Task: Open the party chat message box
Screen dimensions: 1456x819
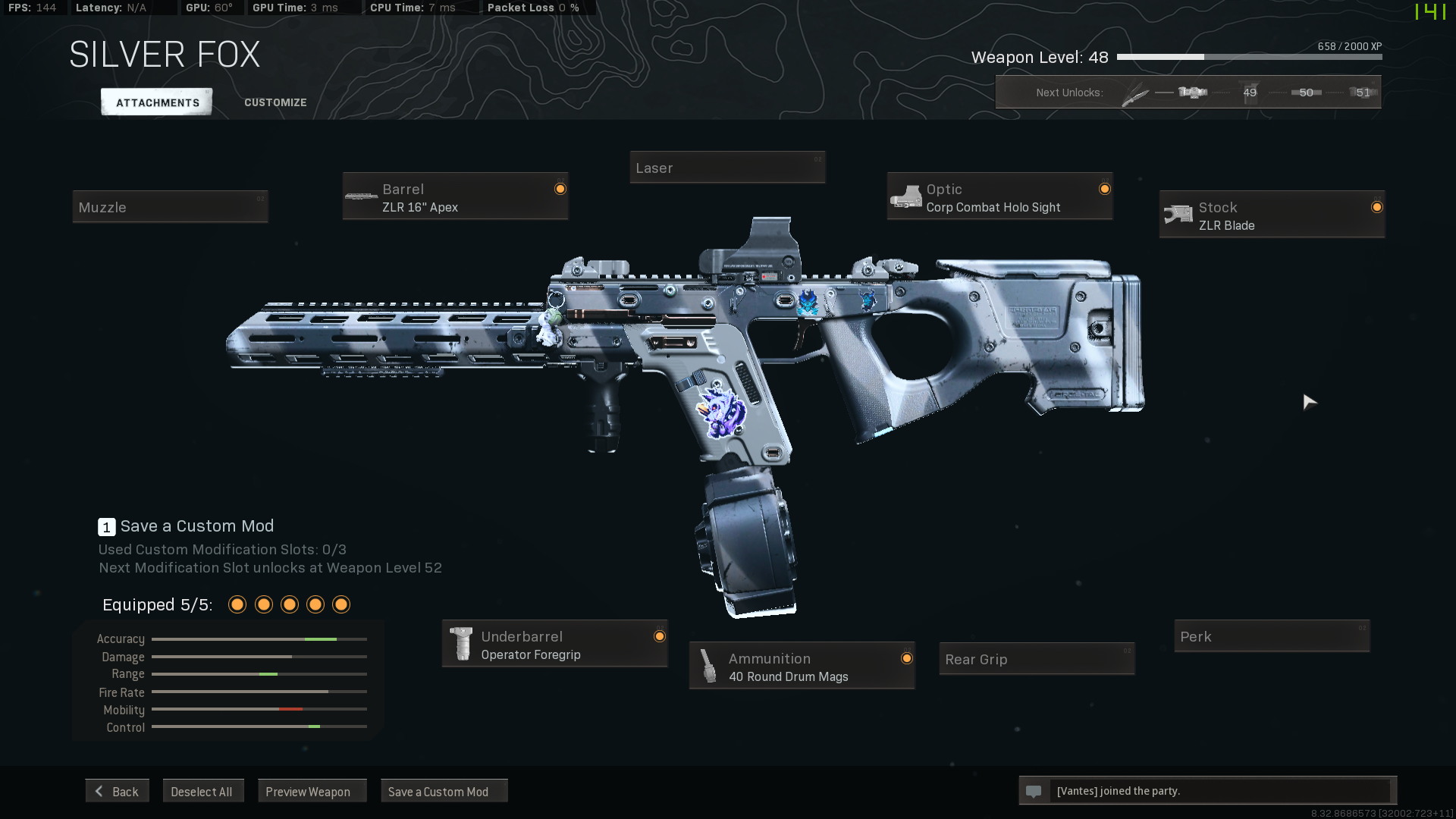Action: click(x=1207, y=791)
